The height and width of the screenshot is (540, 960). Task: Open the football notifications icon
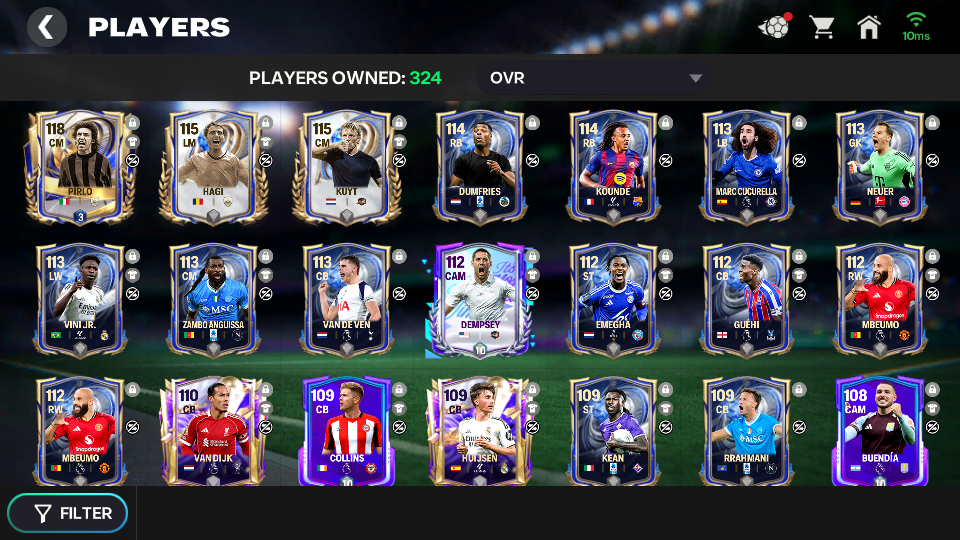[774, 27]
